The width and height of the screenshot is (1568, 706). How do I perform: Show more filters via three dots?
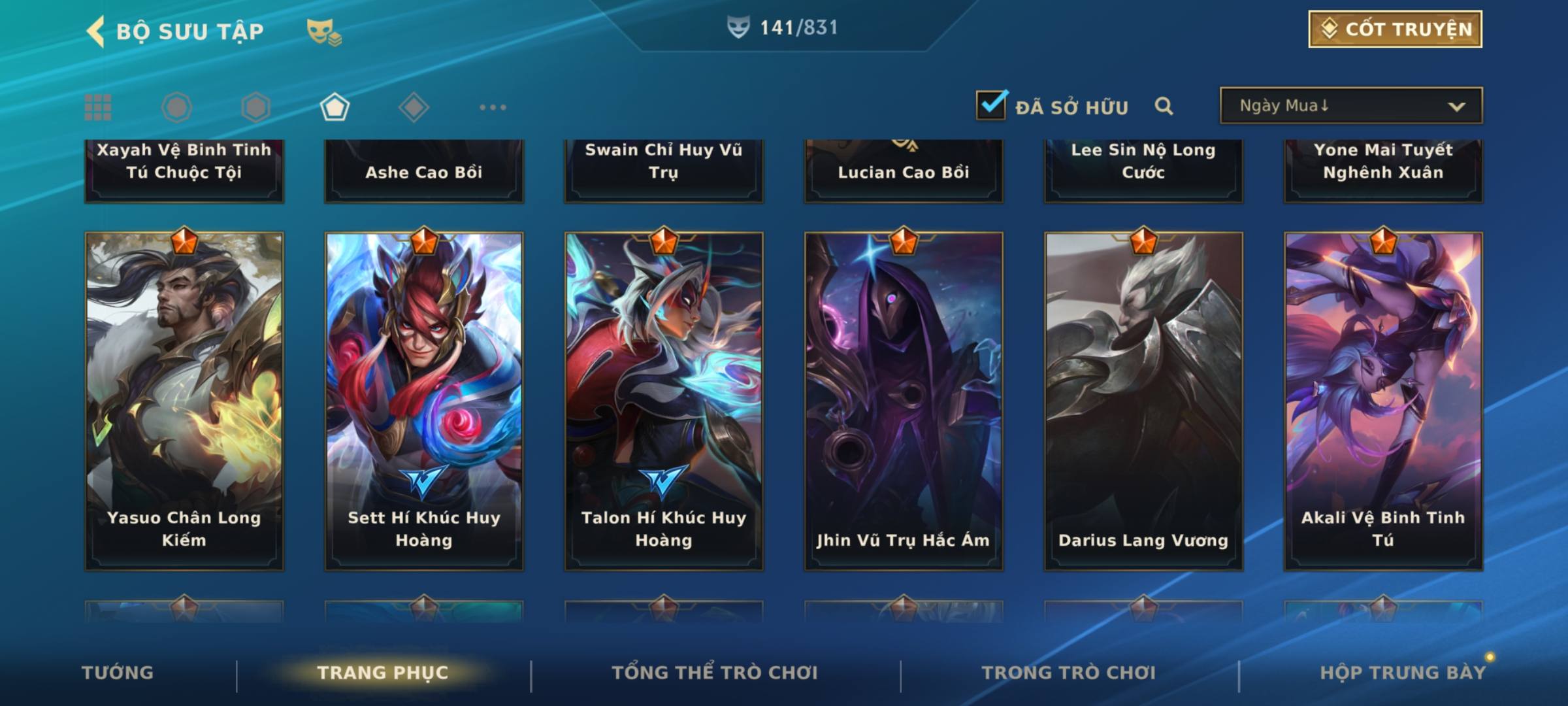pyautogui.click(x=493, y=107)
